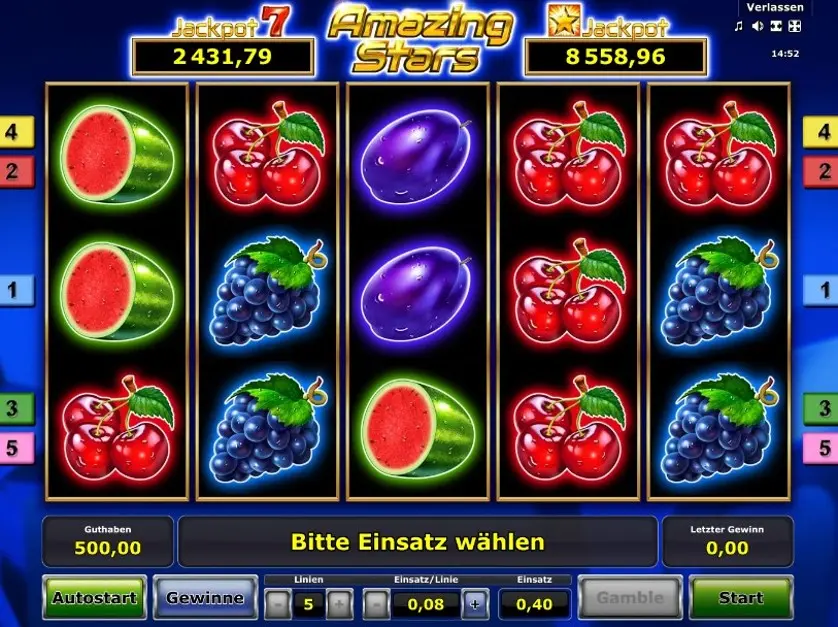Image resolution: width=838 pixels, height=627 pixels.
Task: Open the Gewinne paytable
Action: click(205, 598)
